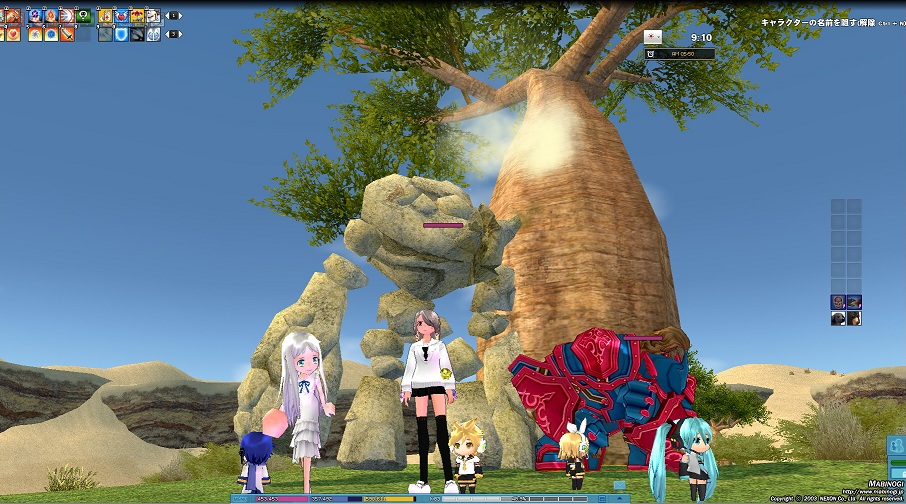Use the blue shield skill icon
906x504 pixels.
click(121, 34)
